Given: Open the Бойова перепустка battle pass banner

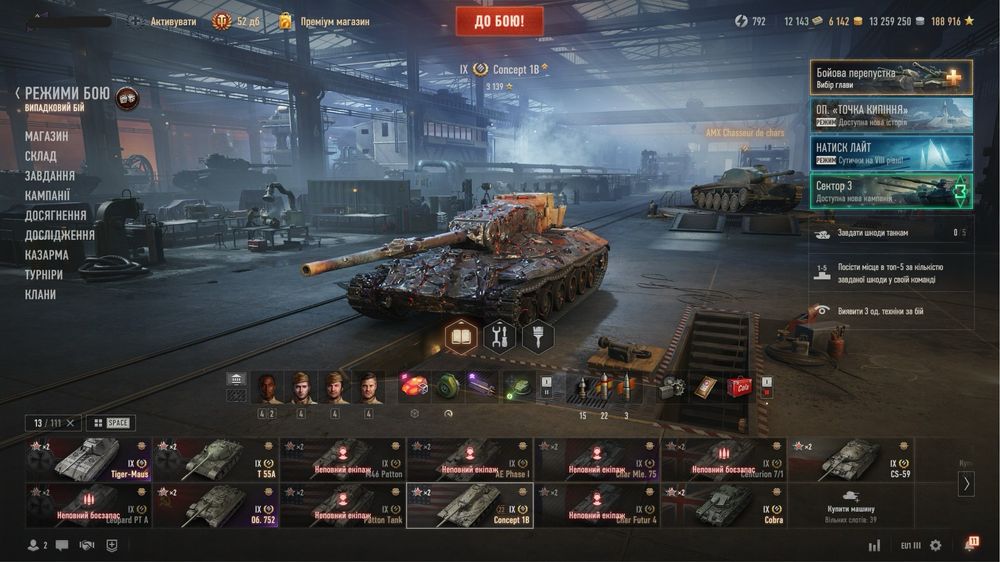Looking at the screenshot, I should point(891,77).
